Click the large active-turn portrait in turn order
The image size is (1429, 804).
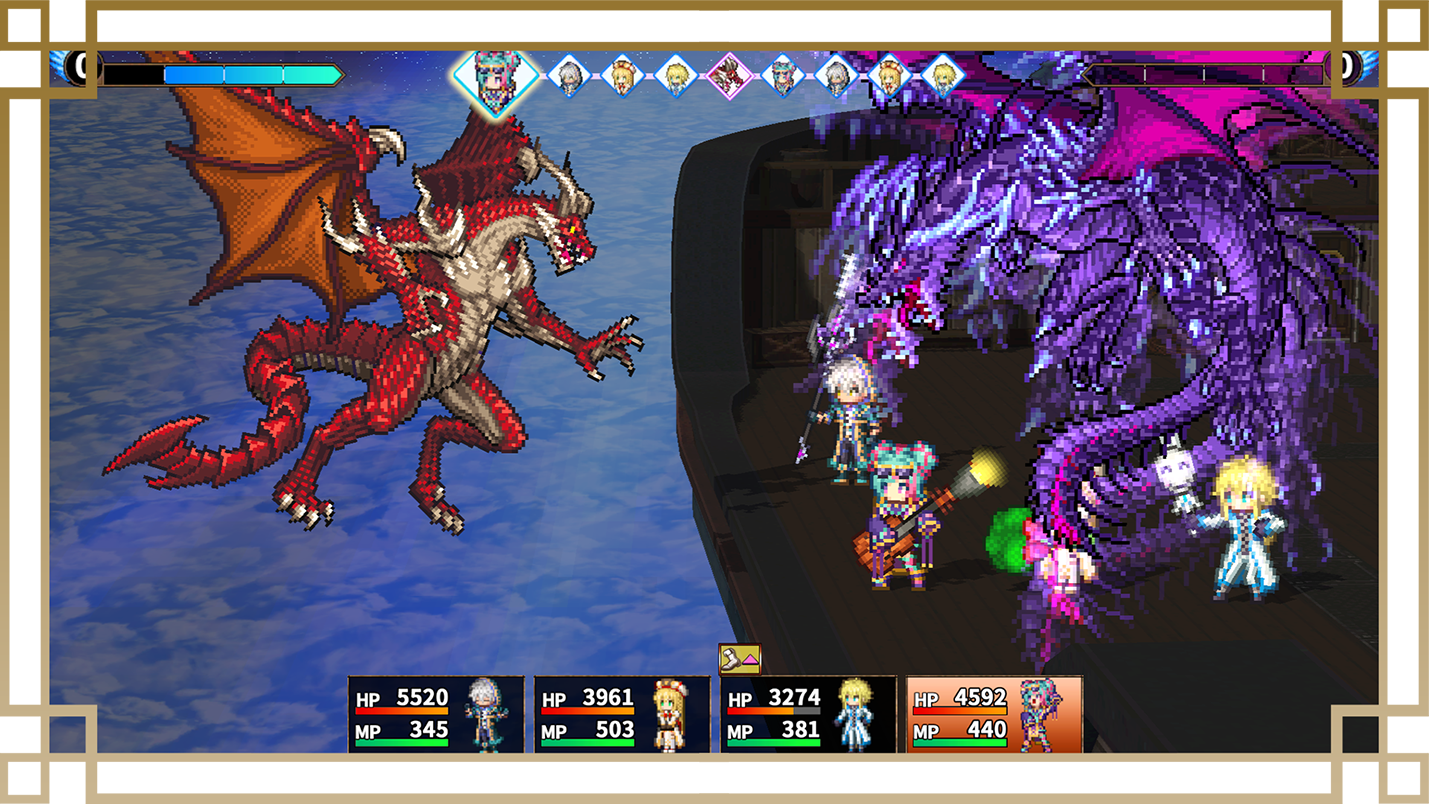tap(495, 77)
